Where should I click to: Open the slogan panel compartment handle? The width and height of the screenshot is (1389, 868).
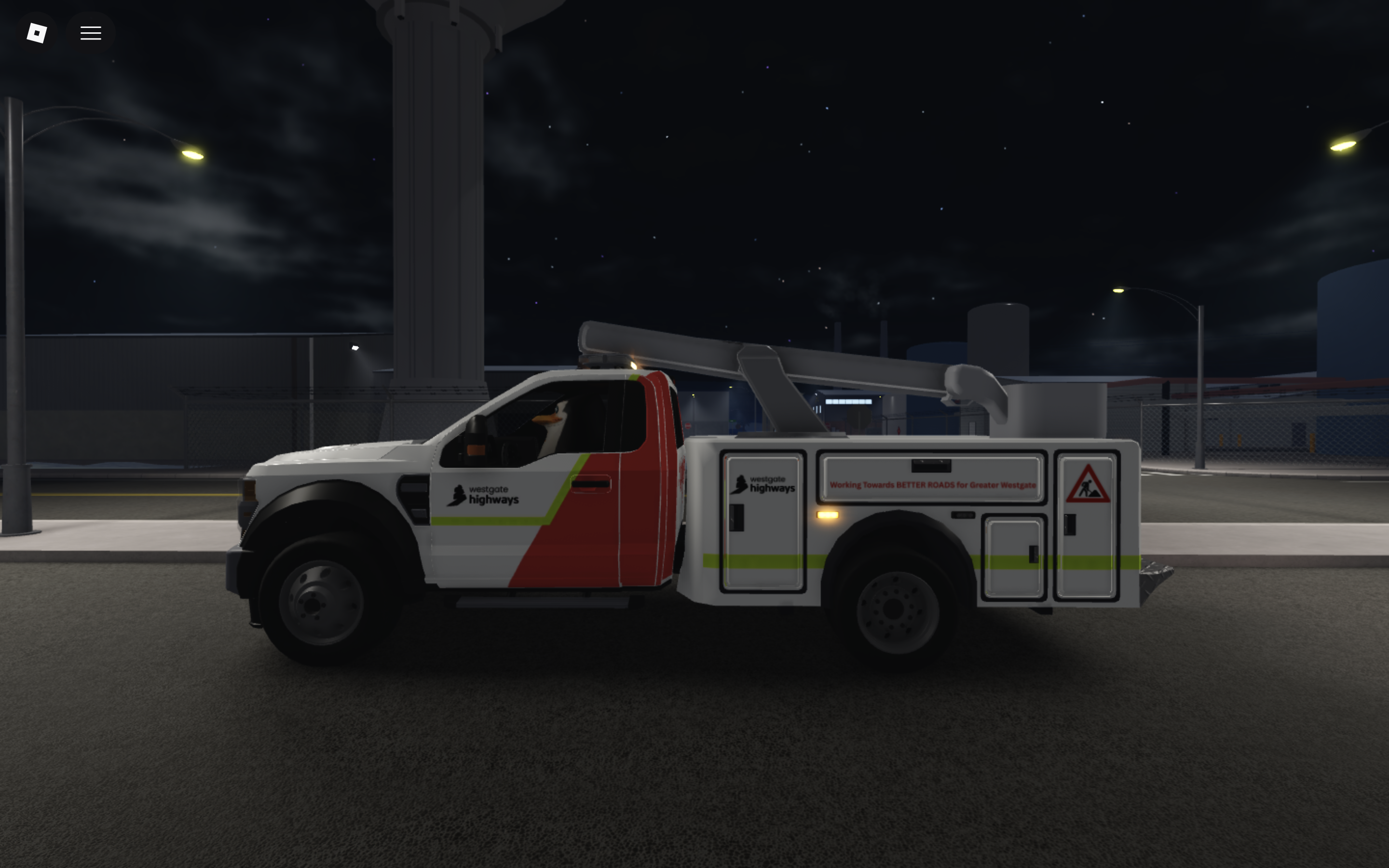click(x=932, y=466)
